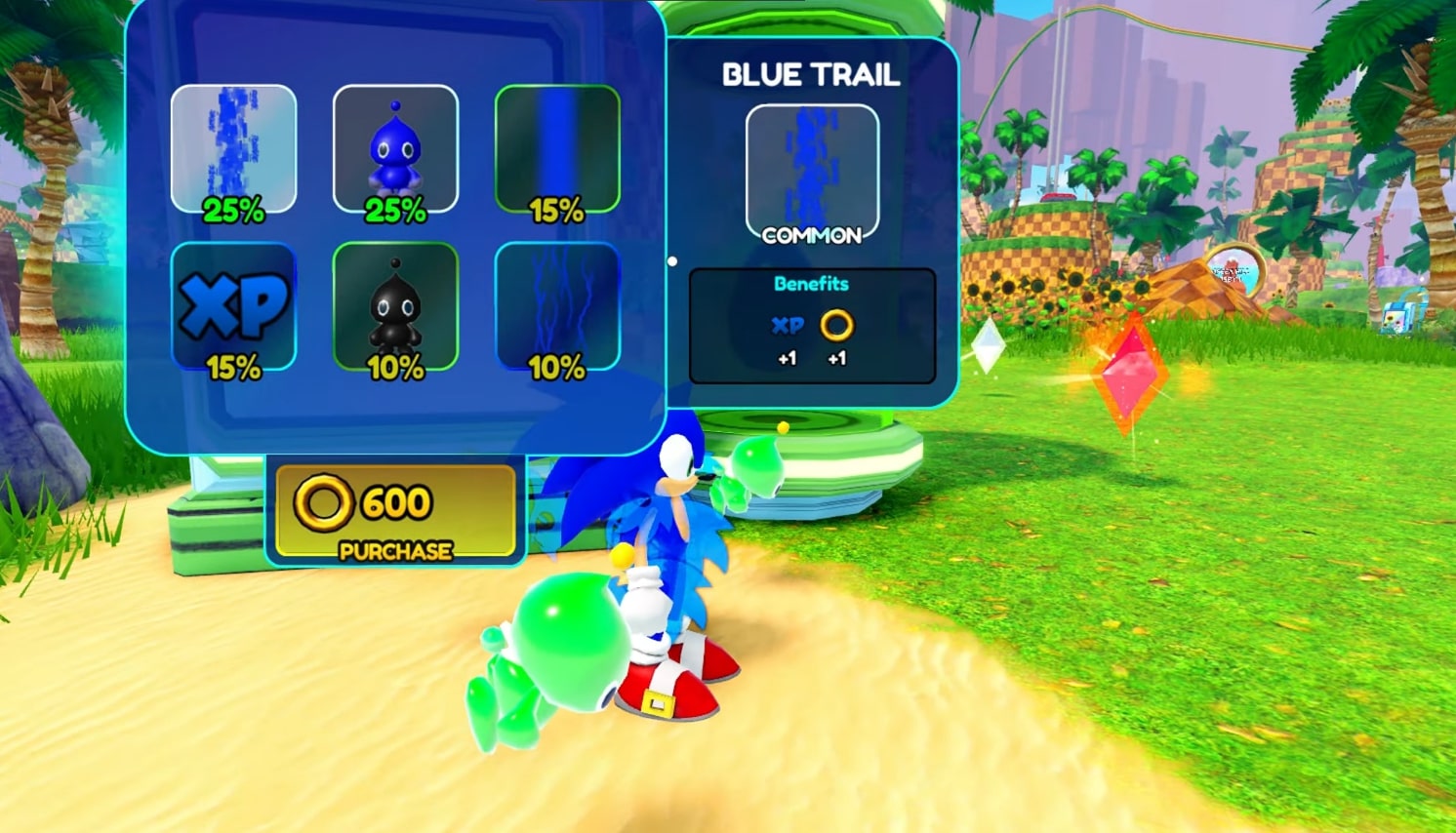This screenshot has width=1456, height=833.
Task: Toggle the small white dot on panel edge
Action: tap(672, 261)
